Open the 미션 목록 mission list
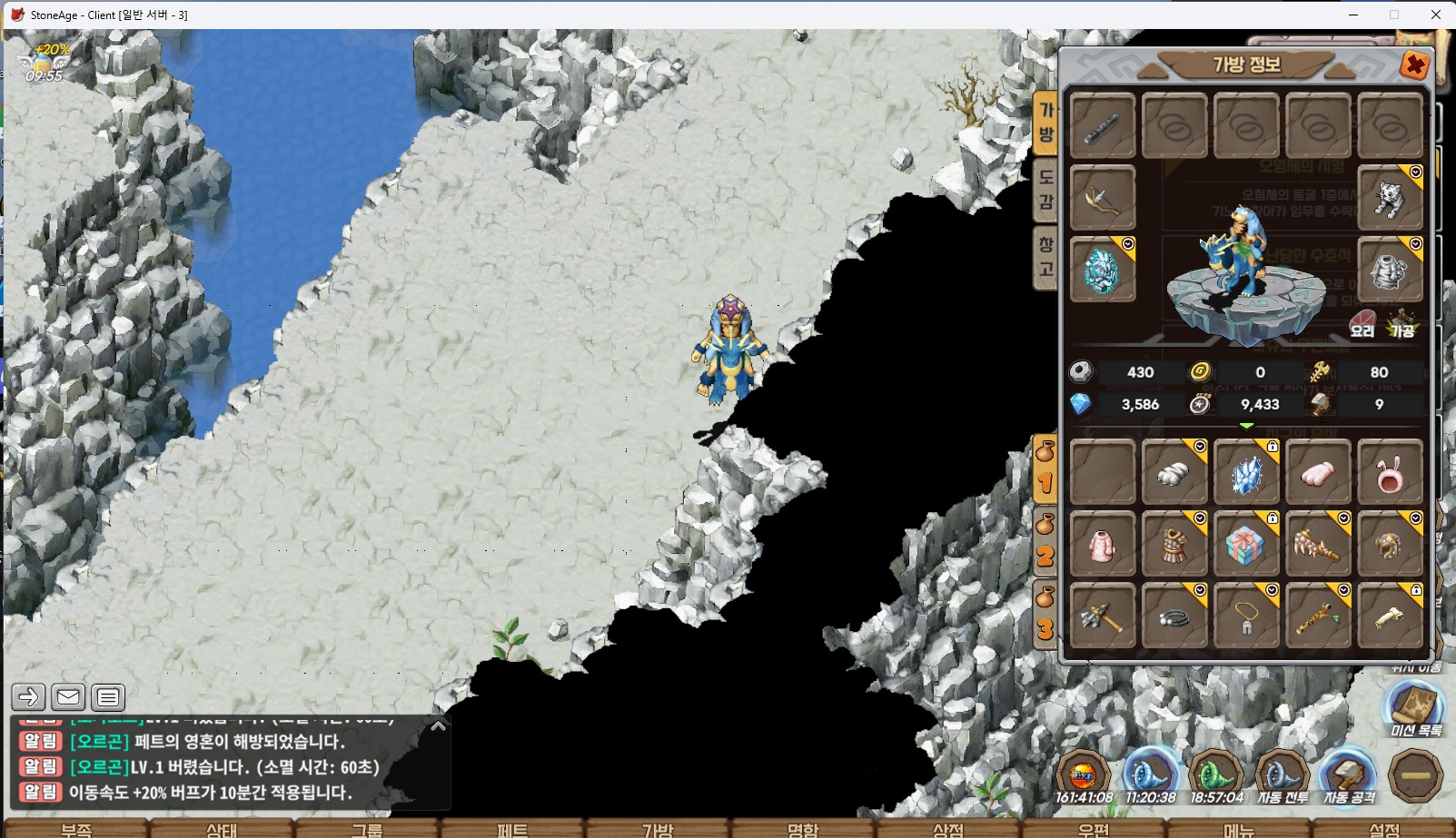The width and height of the screenshot is (1456, 838). click(x=1415, y=710)
